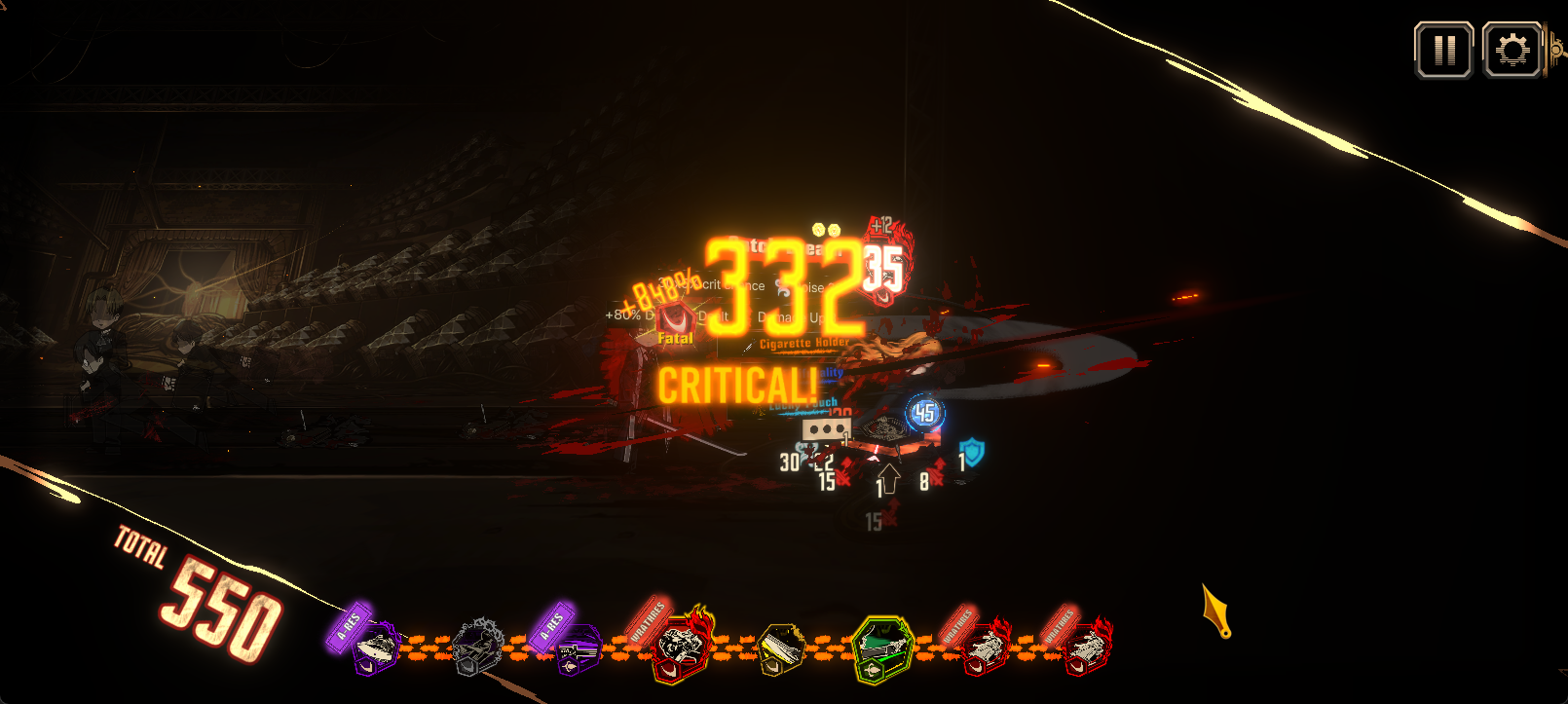Open the gear settings menu
The height and width of the screenshot is (704, 1568).
coord(1512,50)
